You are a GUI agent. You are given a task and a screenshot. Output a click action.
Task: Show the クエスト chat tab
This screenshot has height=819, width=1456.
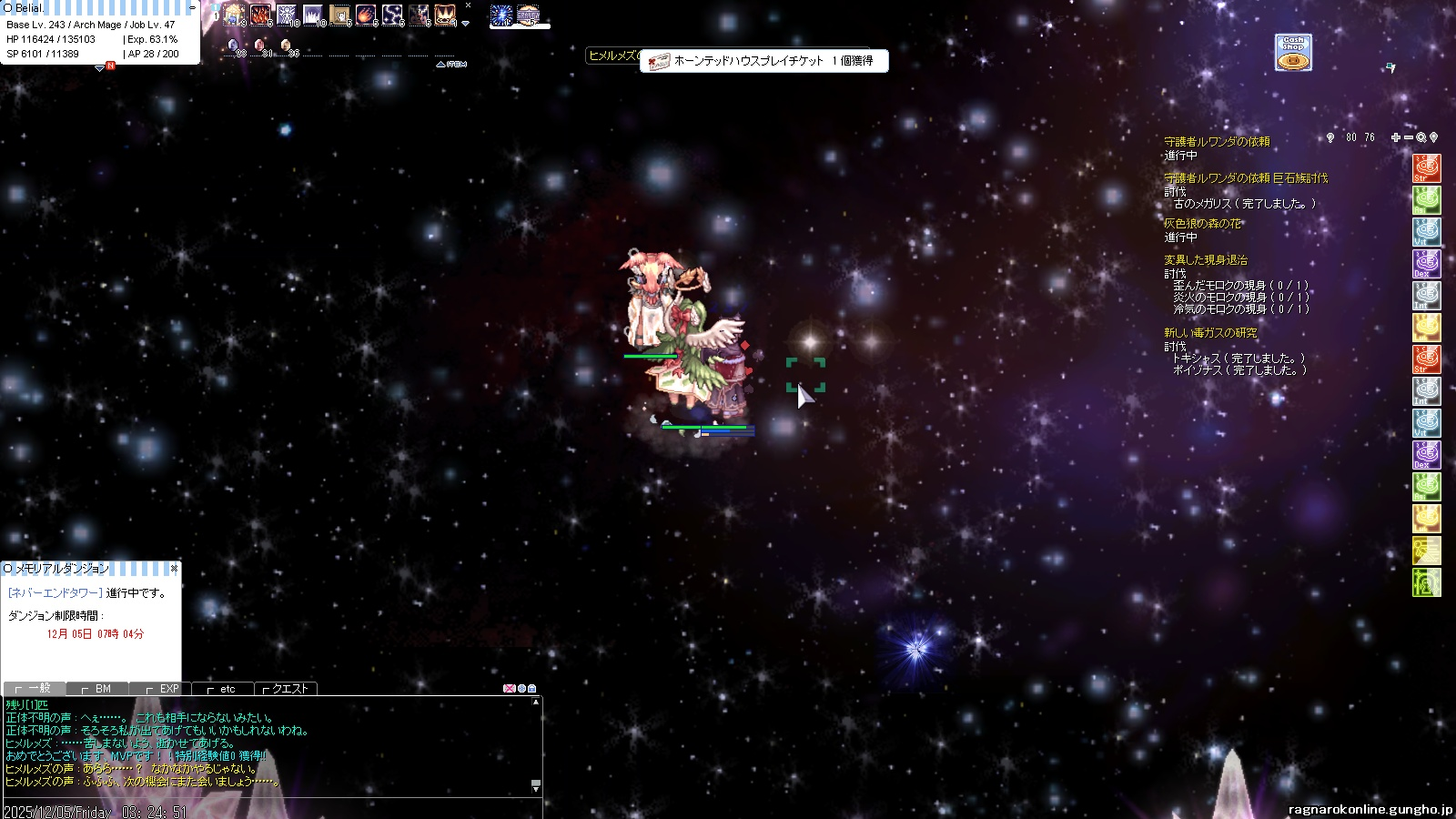(x=286, y=689)
